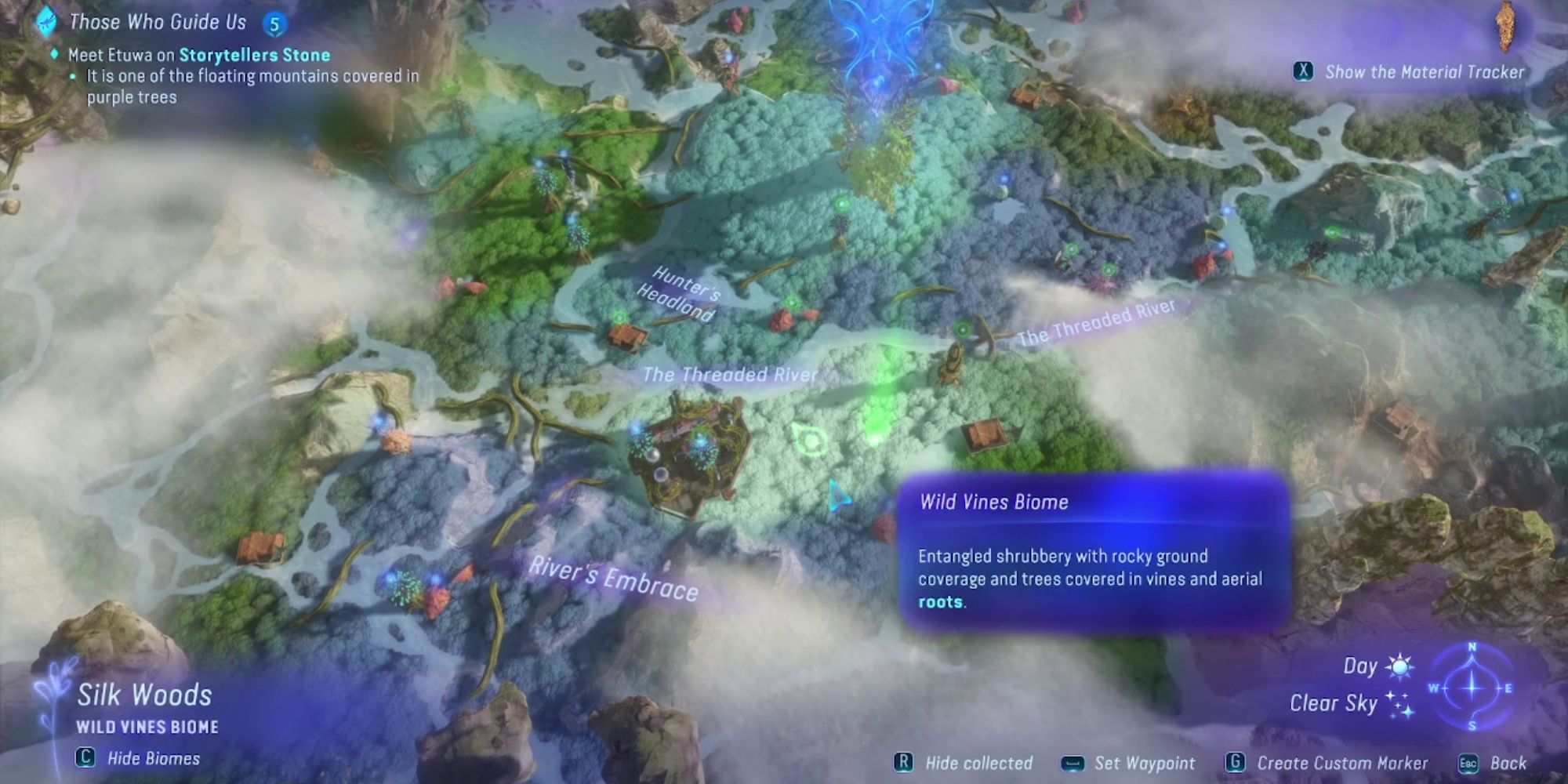This screenshot has width=1568, height=784.
Task: Click the player position arrow near the biome panel
Action: pyautogui.click(x=837, y=495)
